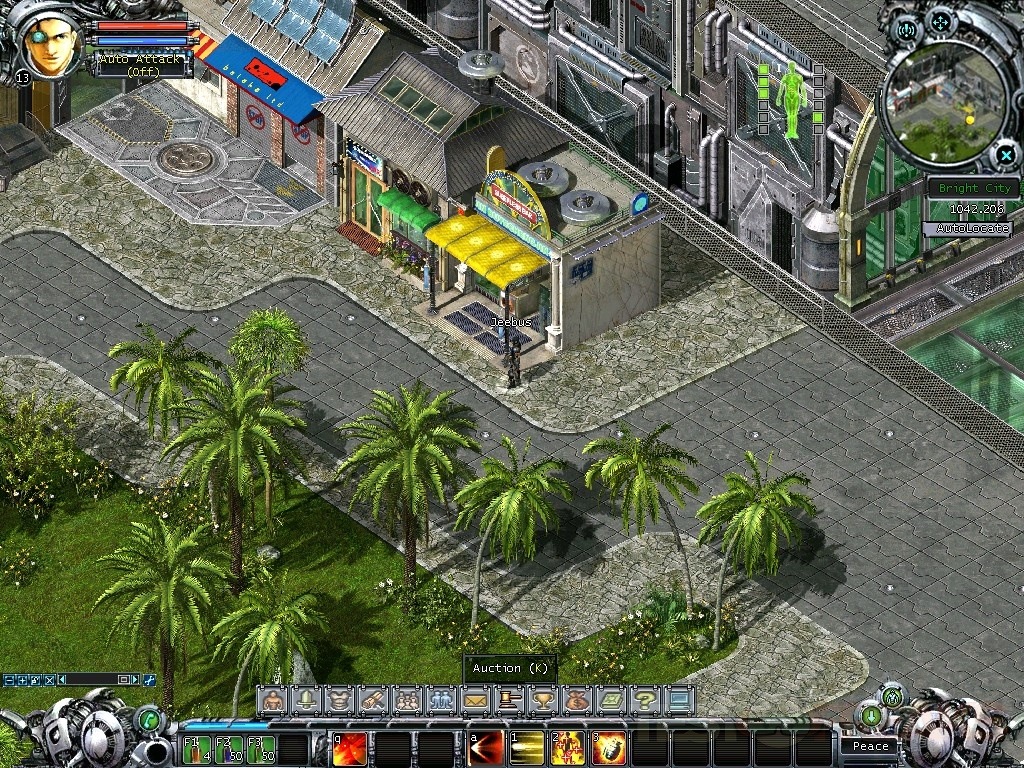This screenshot has width=1024, height=768.
Task: Activate the flaming figure skill in slot 2
Action: [568, 748]
